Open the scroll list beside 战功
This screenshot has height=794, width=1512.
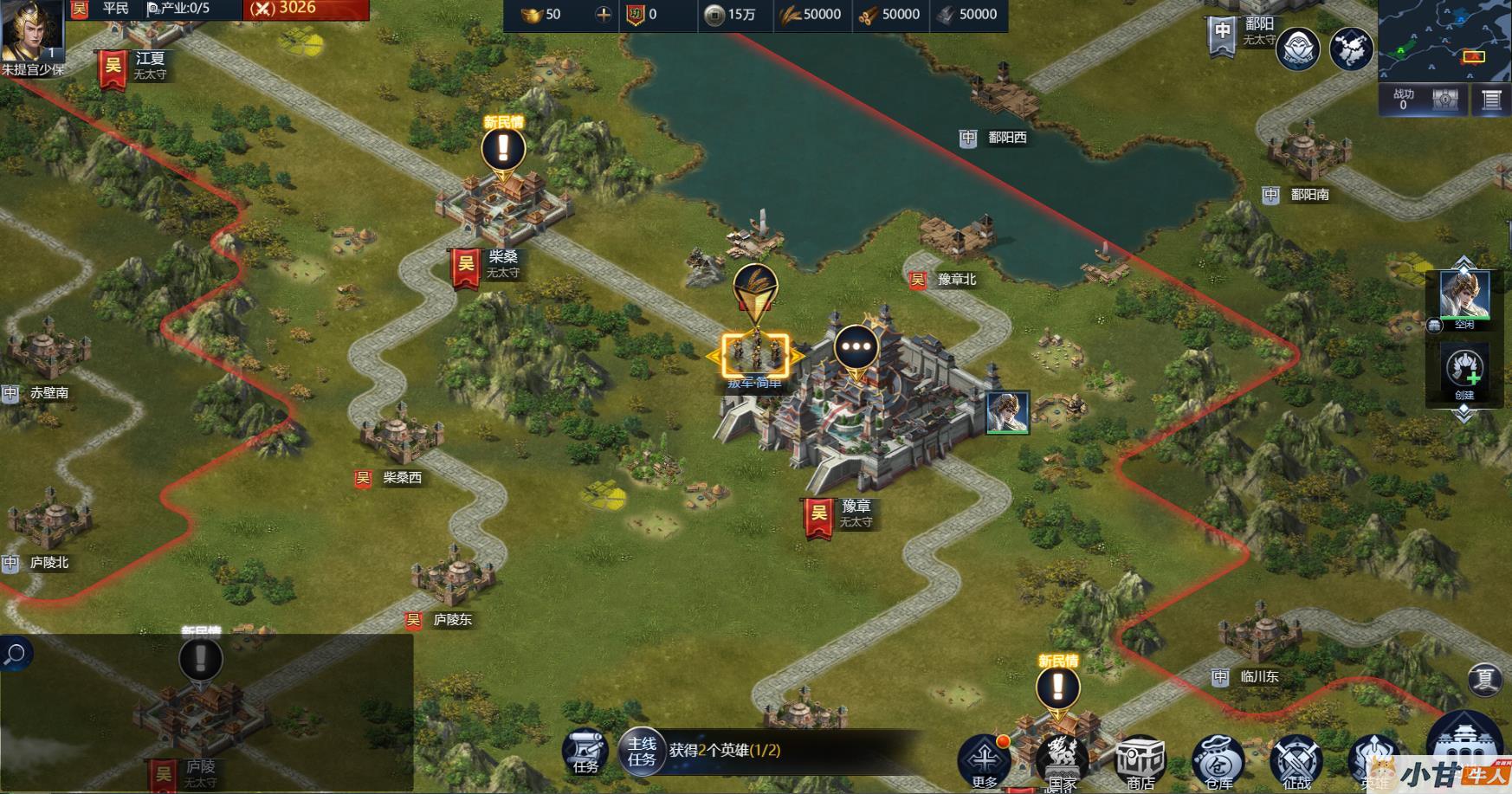pos(1491,100)
